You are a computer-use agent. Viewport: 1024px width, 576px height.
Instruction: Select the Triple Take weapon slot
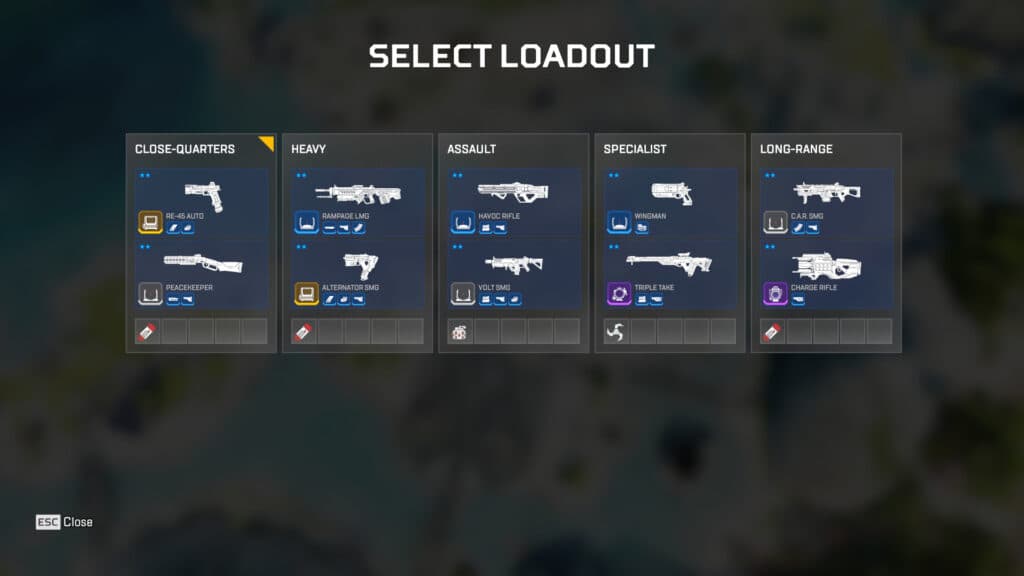click(670, 274)
